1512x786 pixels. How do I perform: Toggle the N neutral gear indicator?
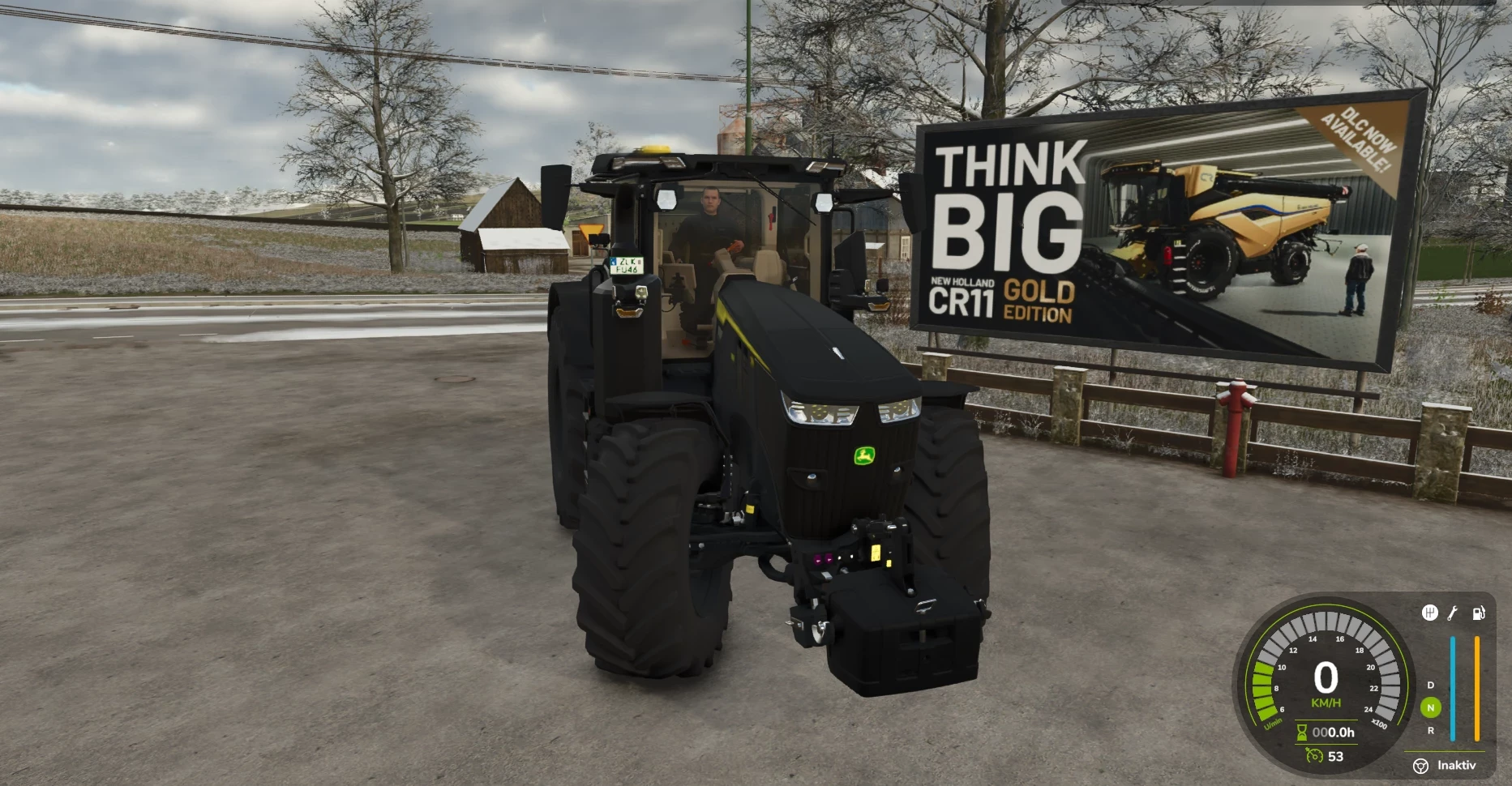(1431, 707)
